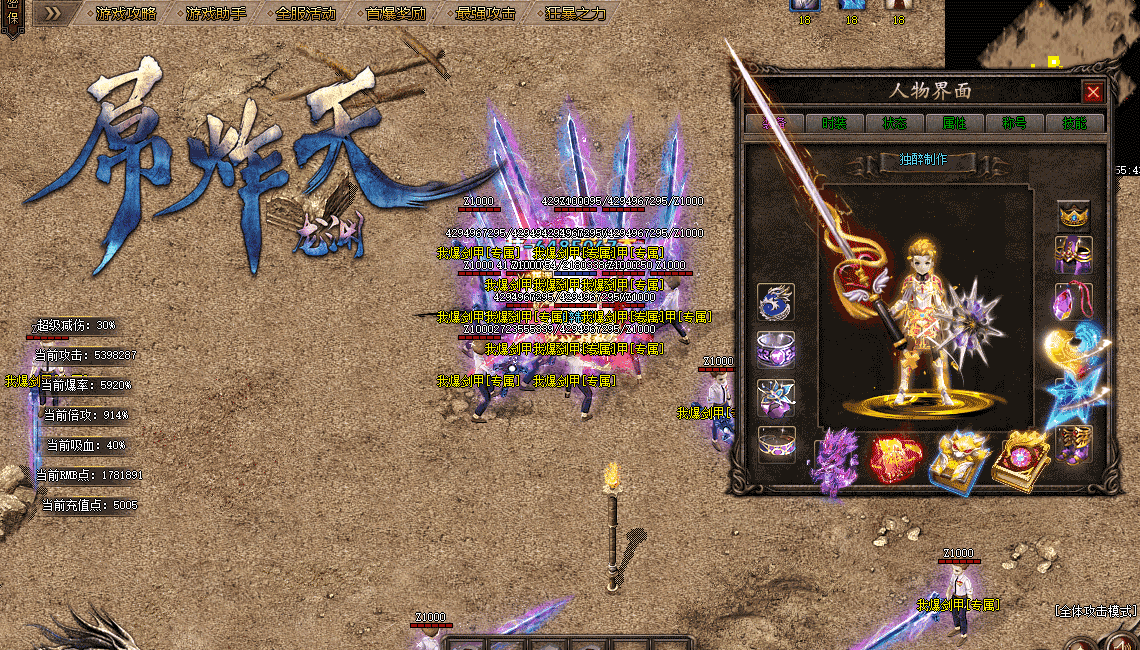The image size is (1140, 650).
Task: Select the purple boots equipment slot
Action: 1075,443
